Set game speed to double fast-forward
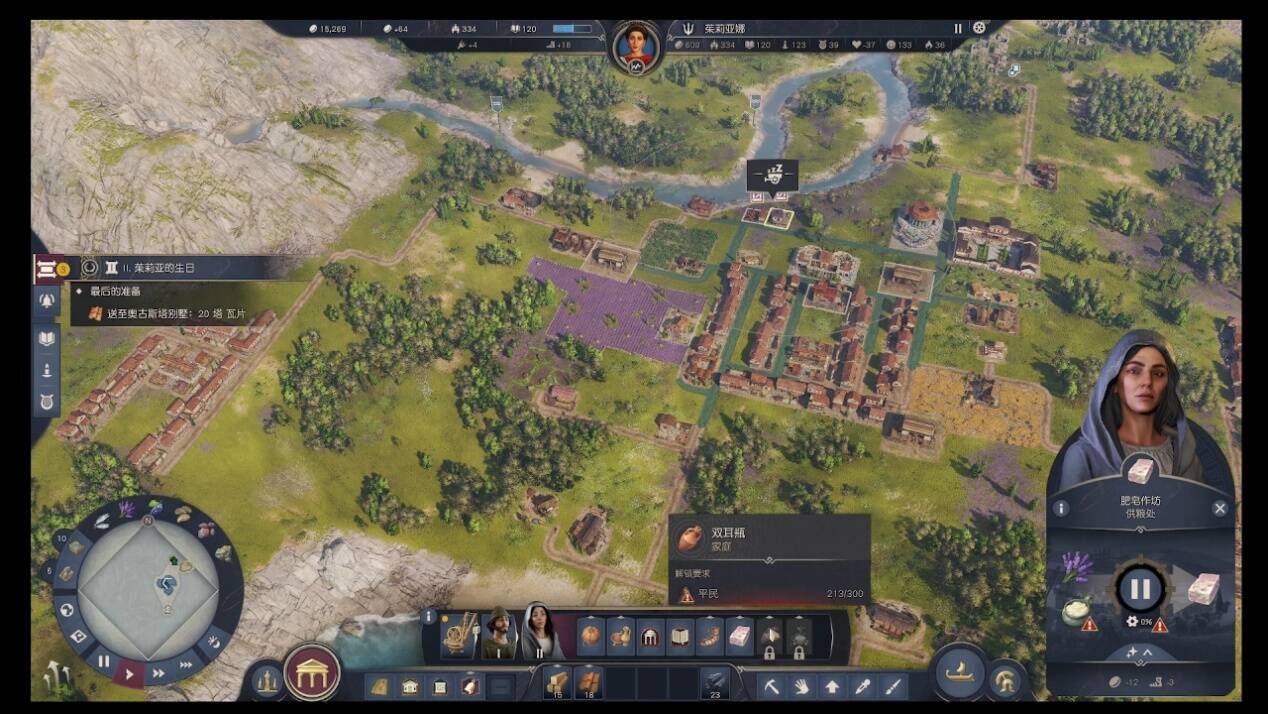Viewport: 1268px width, 714px height. point(159,673)
